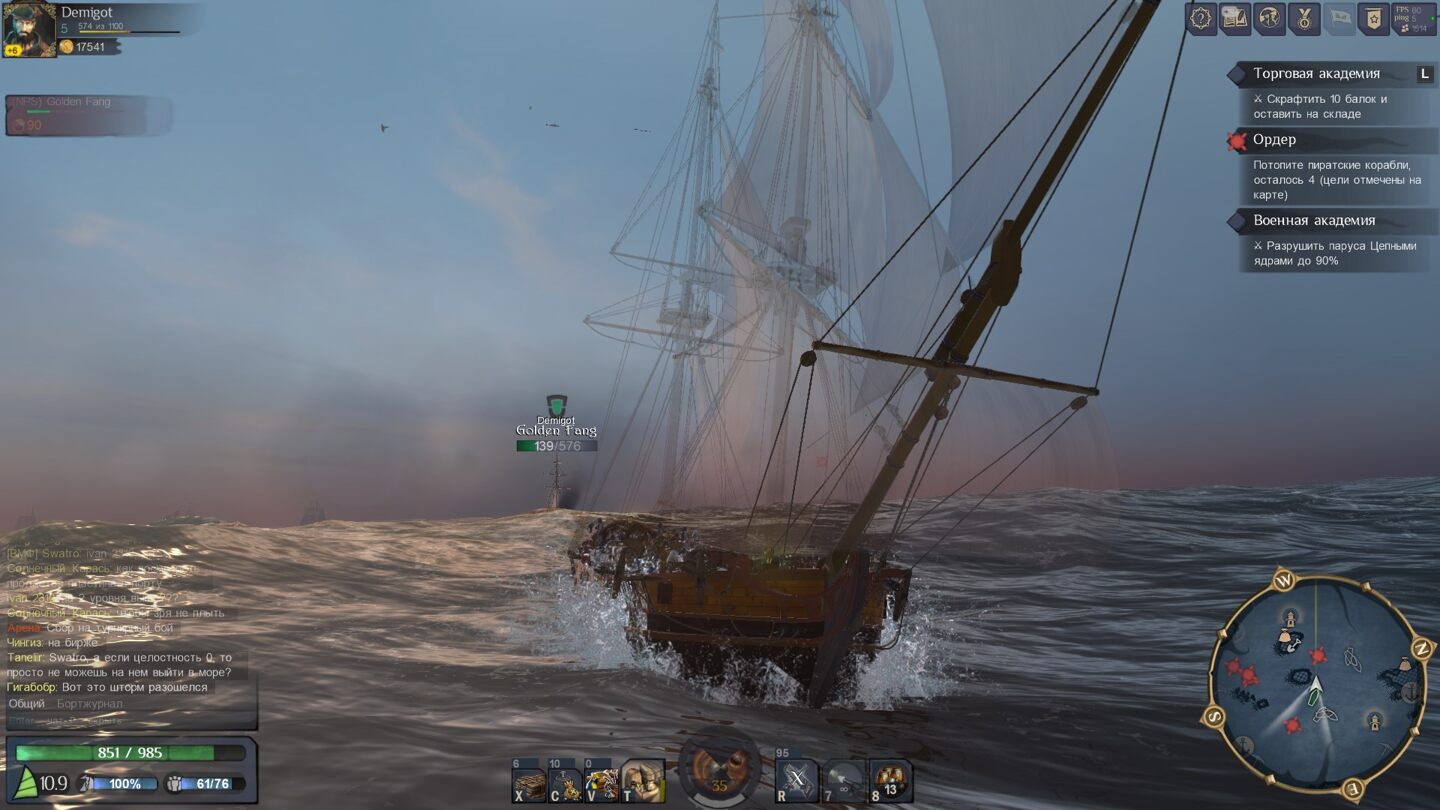Activate the crossed swords boarding ability
Screen dimensions: 1440x810
[x=797, y=782]
